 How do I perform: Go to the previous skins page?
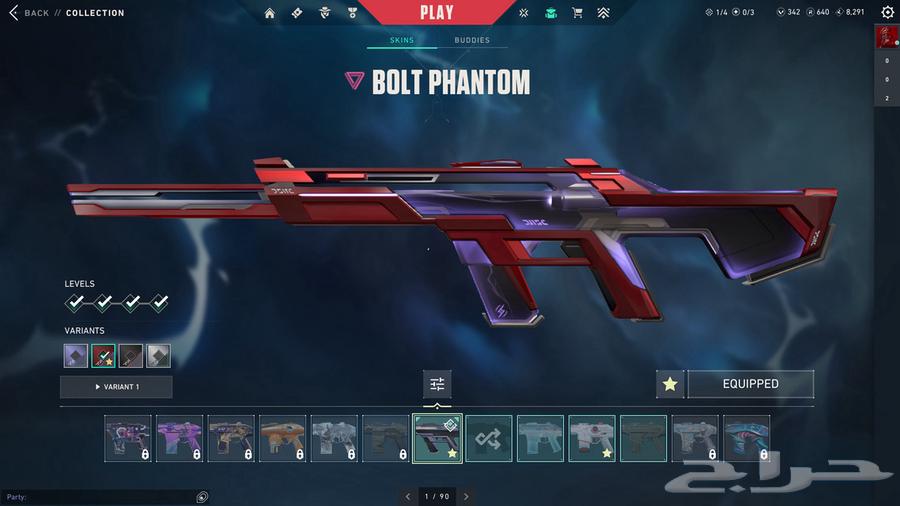point(408,496)
